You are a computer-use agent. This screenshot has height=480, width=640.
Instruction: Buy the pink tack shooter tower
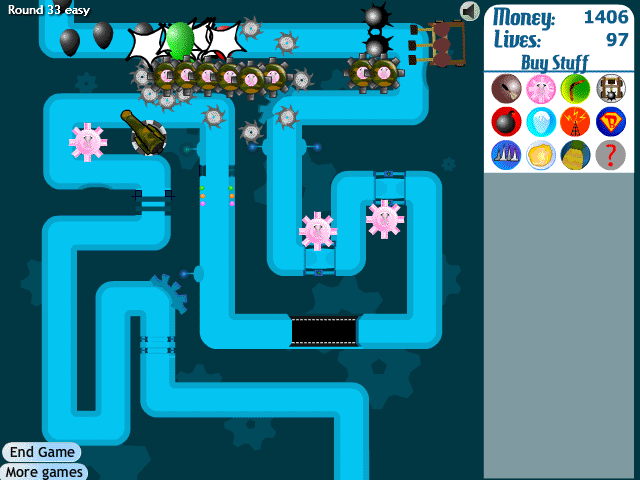[x=541, y=89]
